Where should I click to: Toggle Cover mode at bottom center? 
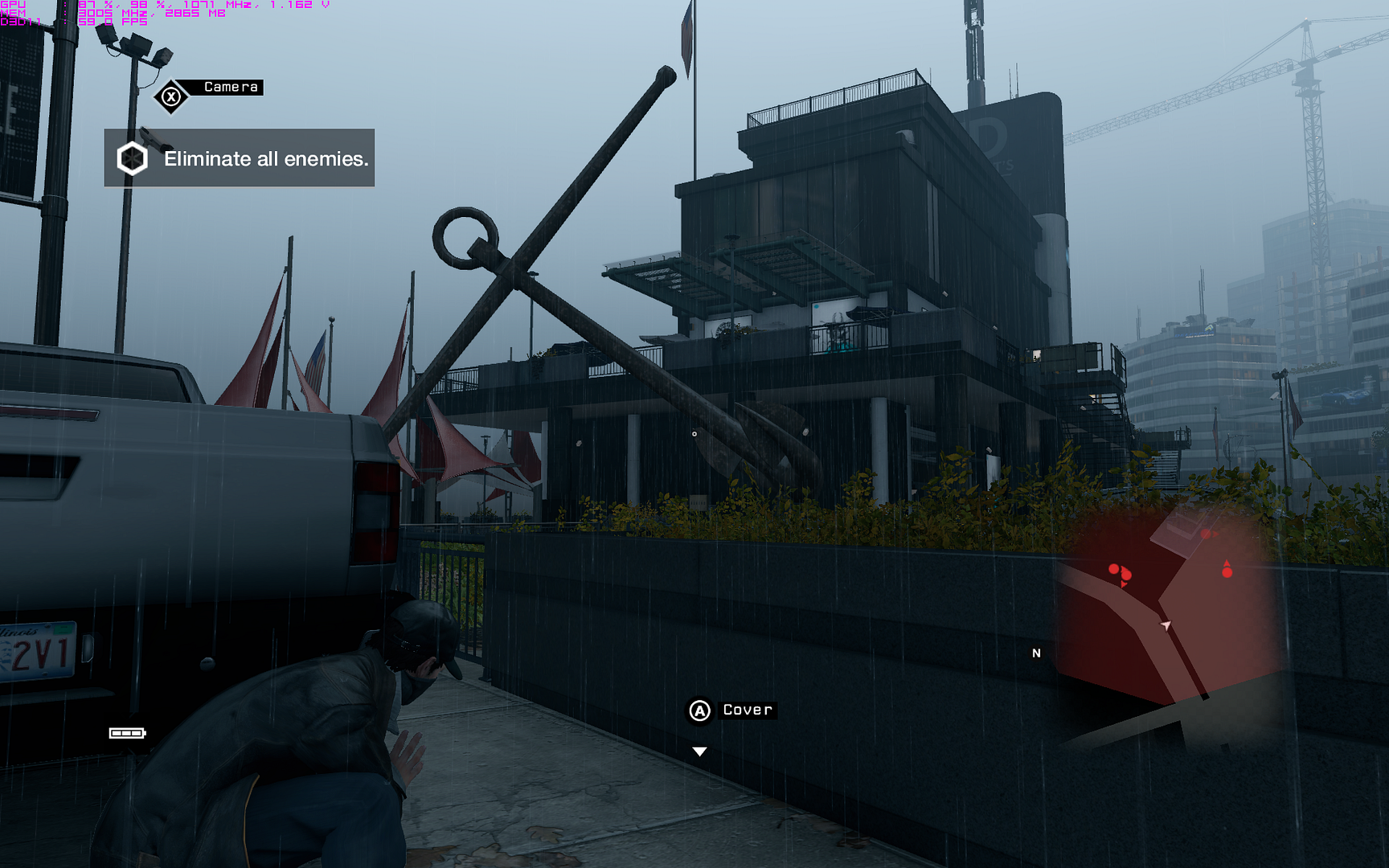[699, 710]
